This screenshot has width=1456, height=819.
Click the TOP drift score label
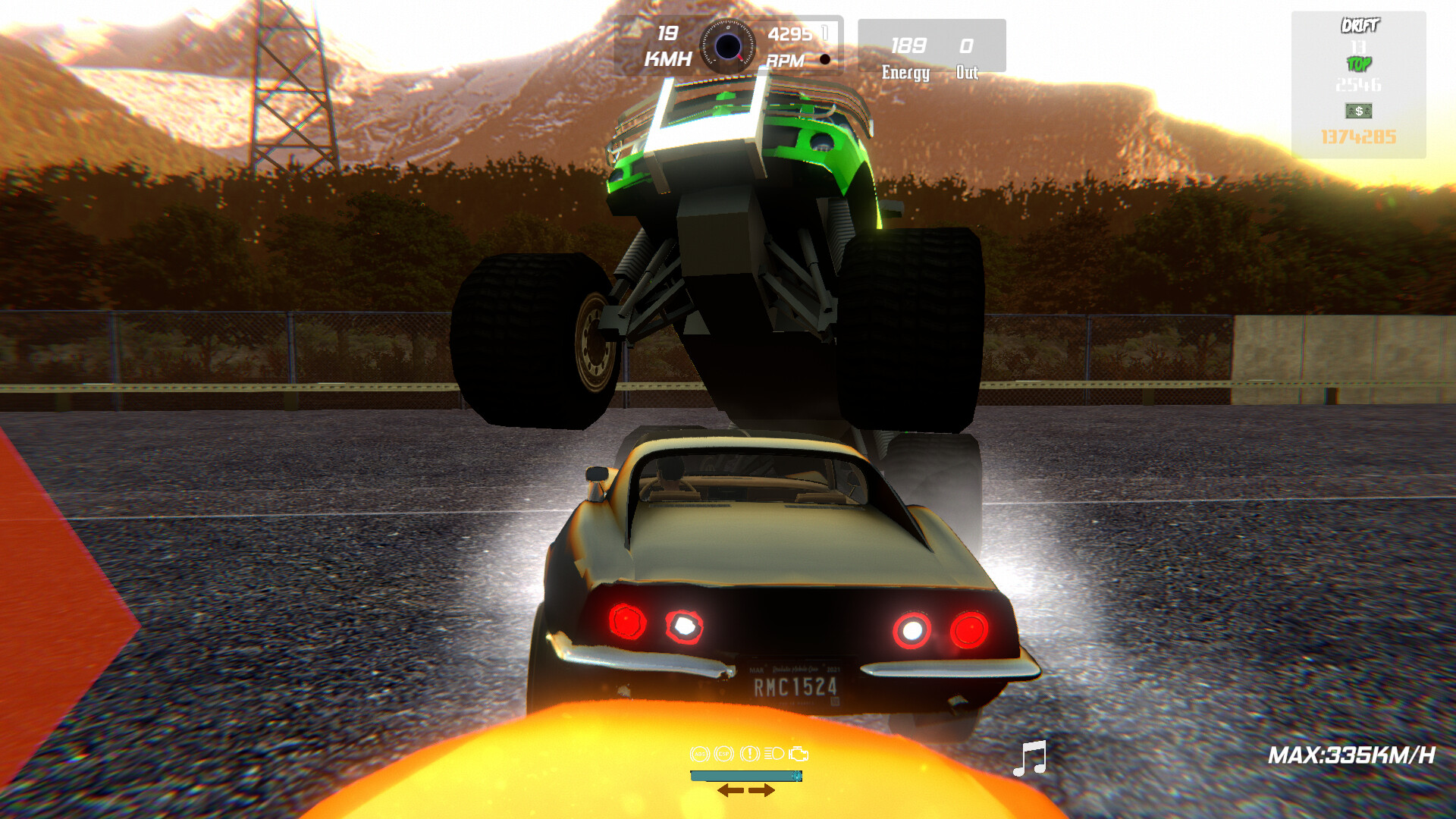(1360, 65)
